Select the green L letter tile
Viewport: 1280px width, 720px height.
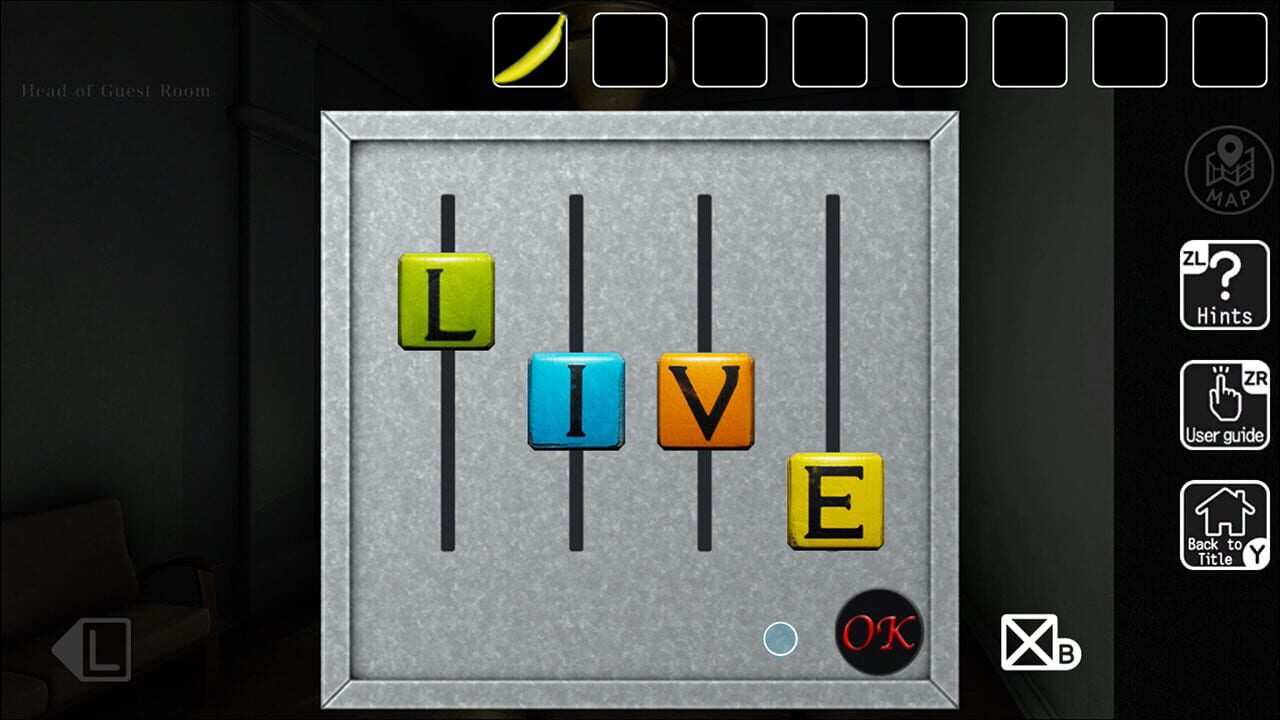coord(447,302)
